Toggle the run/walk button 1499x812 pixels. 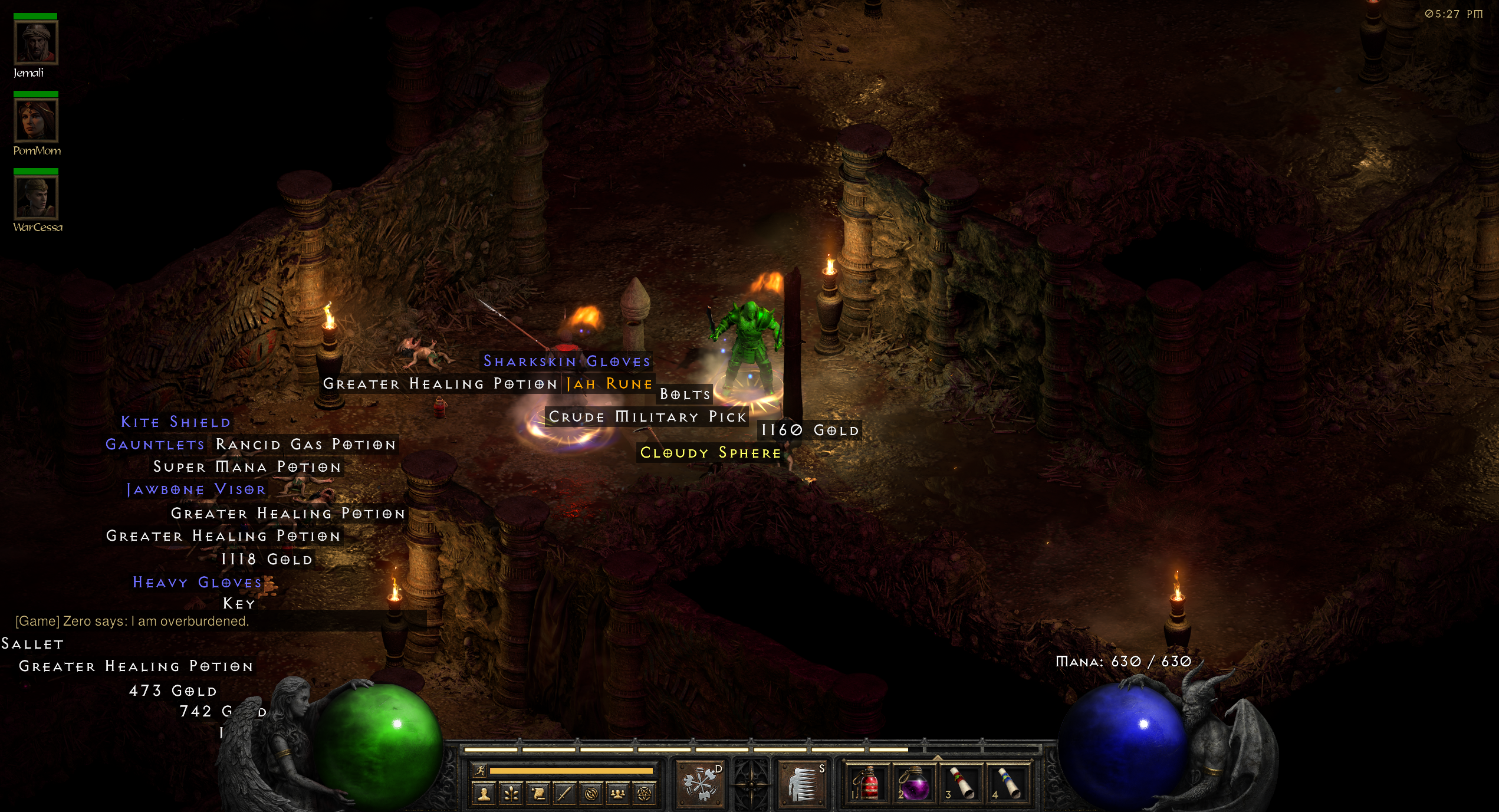480,770
